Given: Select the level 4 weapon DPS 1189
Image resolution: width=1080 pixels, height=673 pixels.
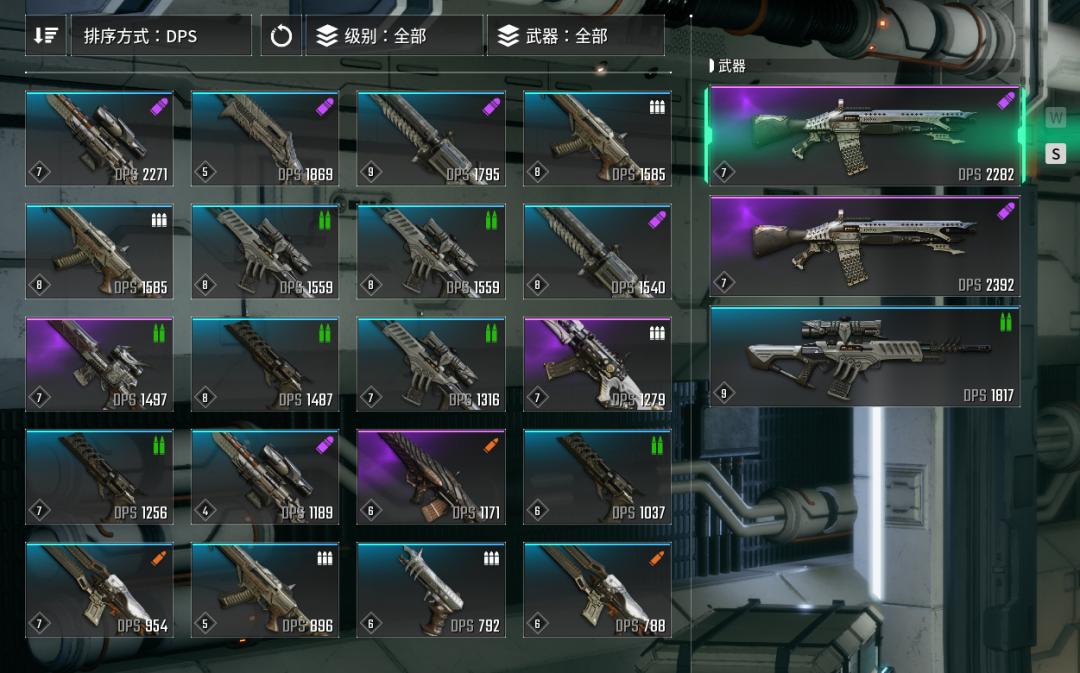Looking at the screenshot, I should coord(265,478).
